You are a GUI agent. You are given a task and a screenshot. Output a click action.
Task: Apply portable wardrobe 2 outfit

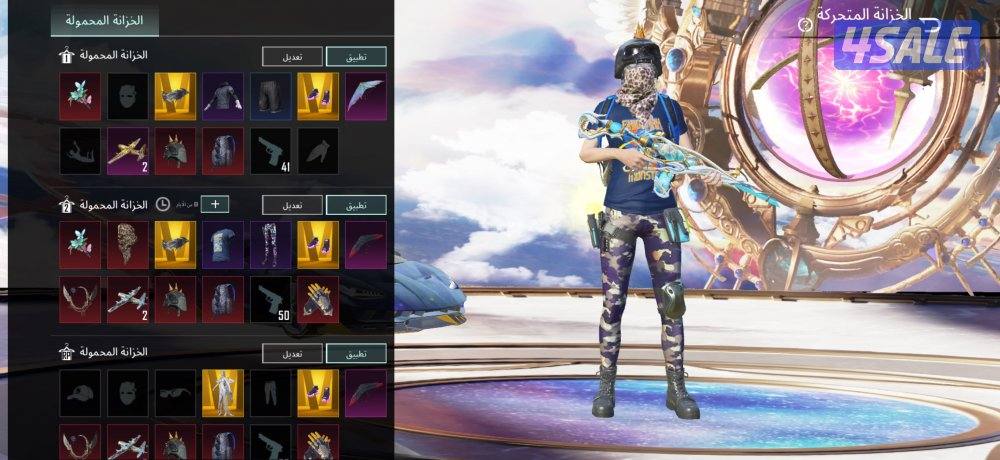coord(356,205)
